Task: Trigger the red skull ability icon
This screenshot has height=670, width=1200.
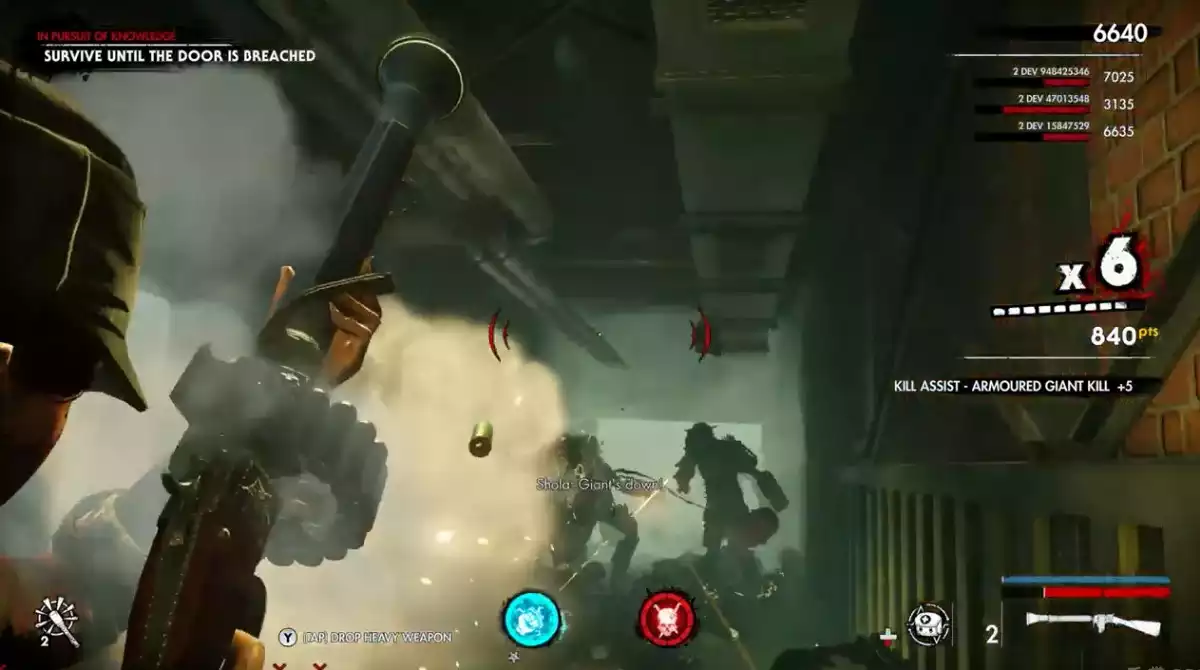Action: pos(668,618)
